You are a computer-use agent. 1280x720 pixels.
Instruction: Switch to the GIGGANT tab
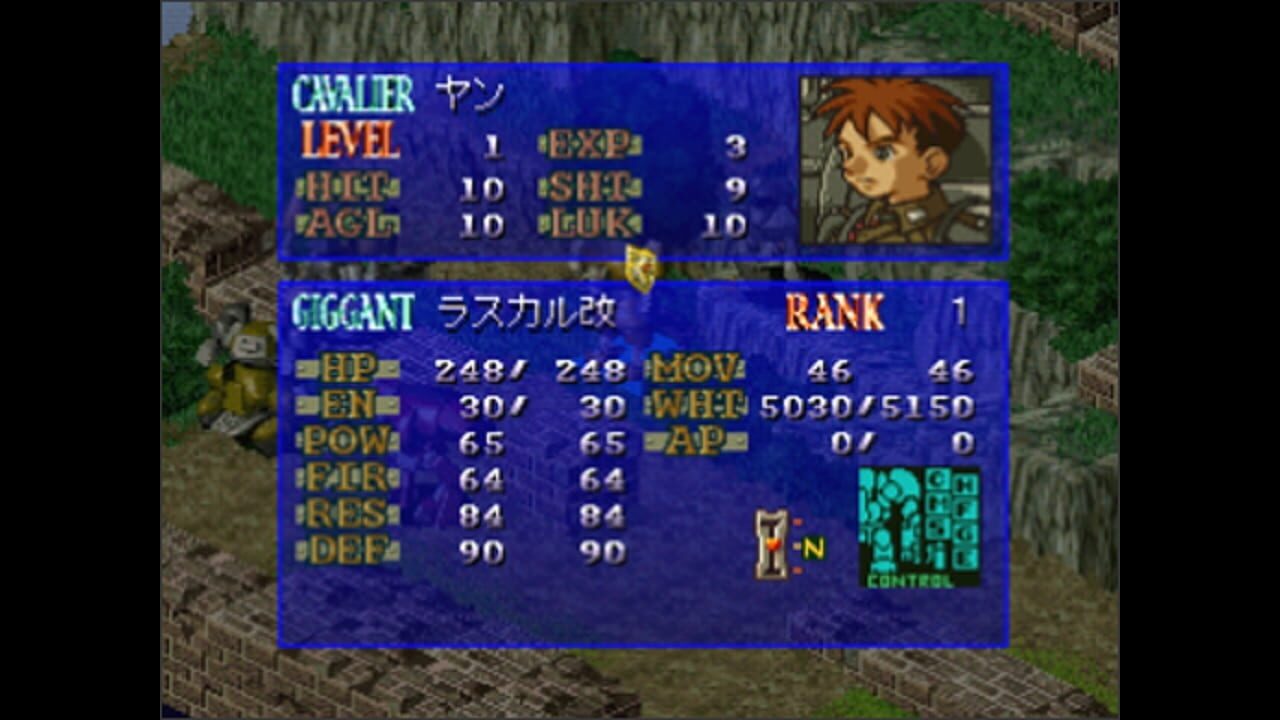click(x=352, y=311)
